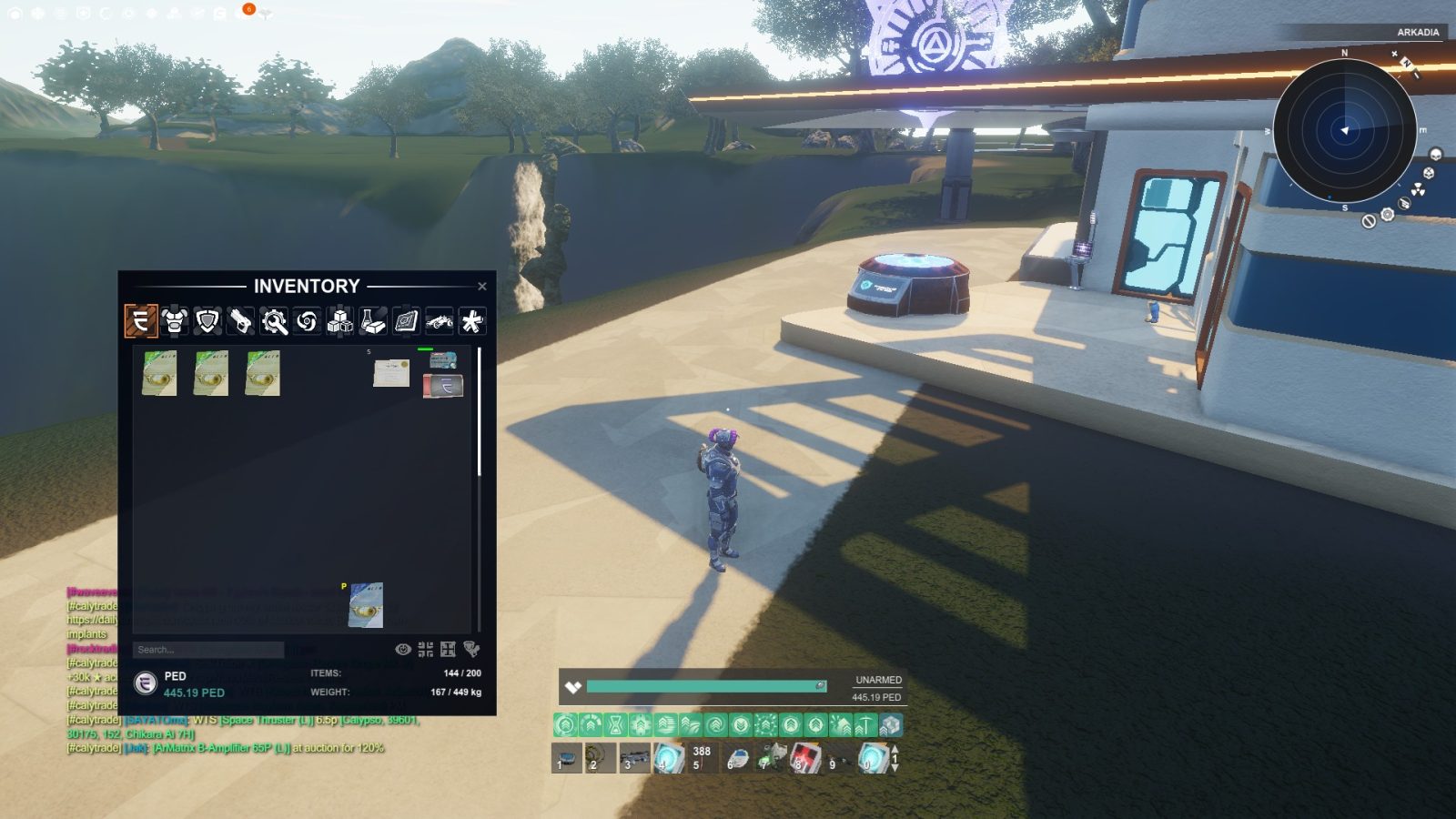Viewport: 1456px width, 819px height.
Task: Toggle the expanded layout icon beside the search bar
Action: click(448, 649)
